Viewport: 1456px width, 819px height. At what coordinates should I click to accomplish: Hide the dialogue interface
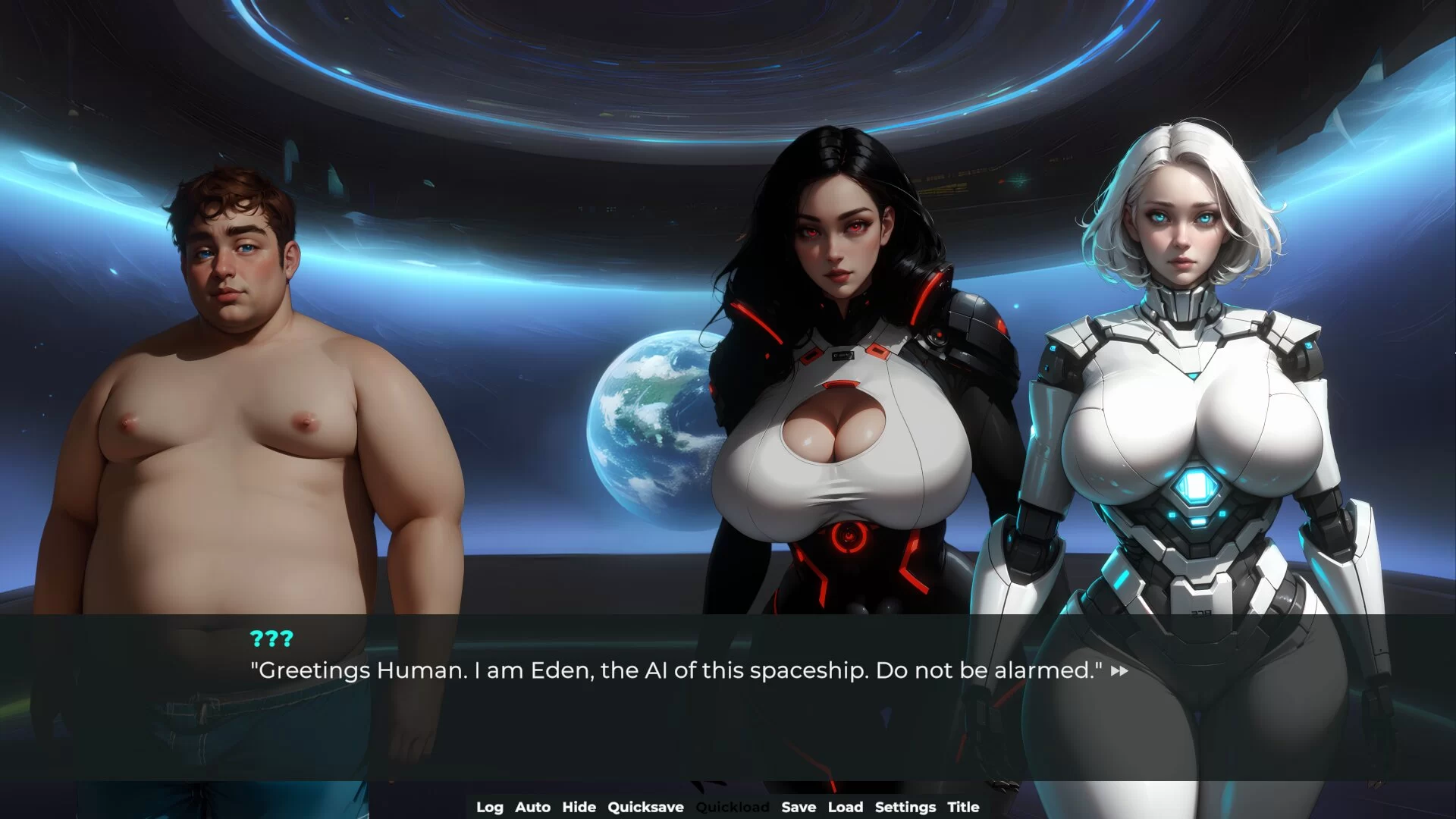tap(579, 807)
